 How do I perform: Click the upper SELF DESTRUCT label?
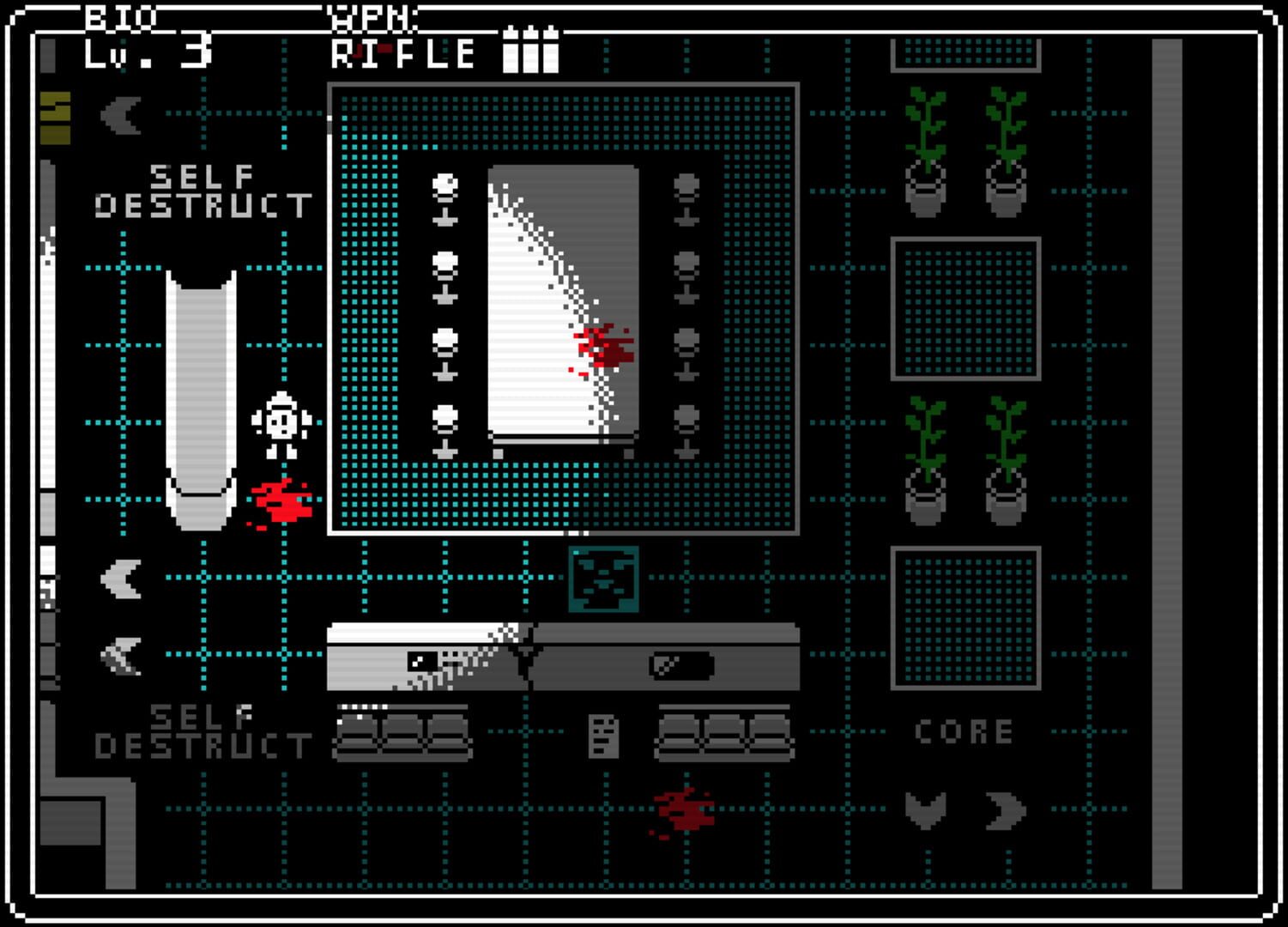(209, 191)
